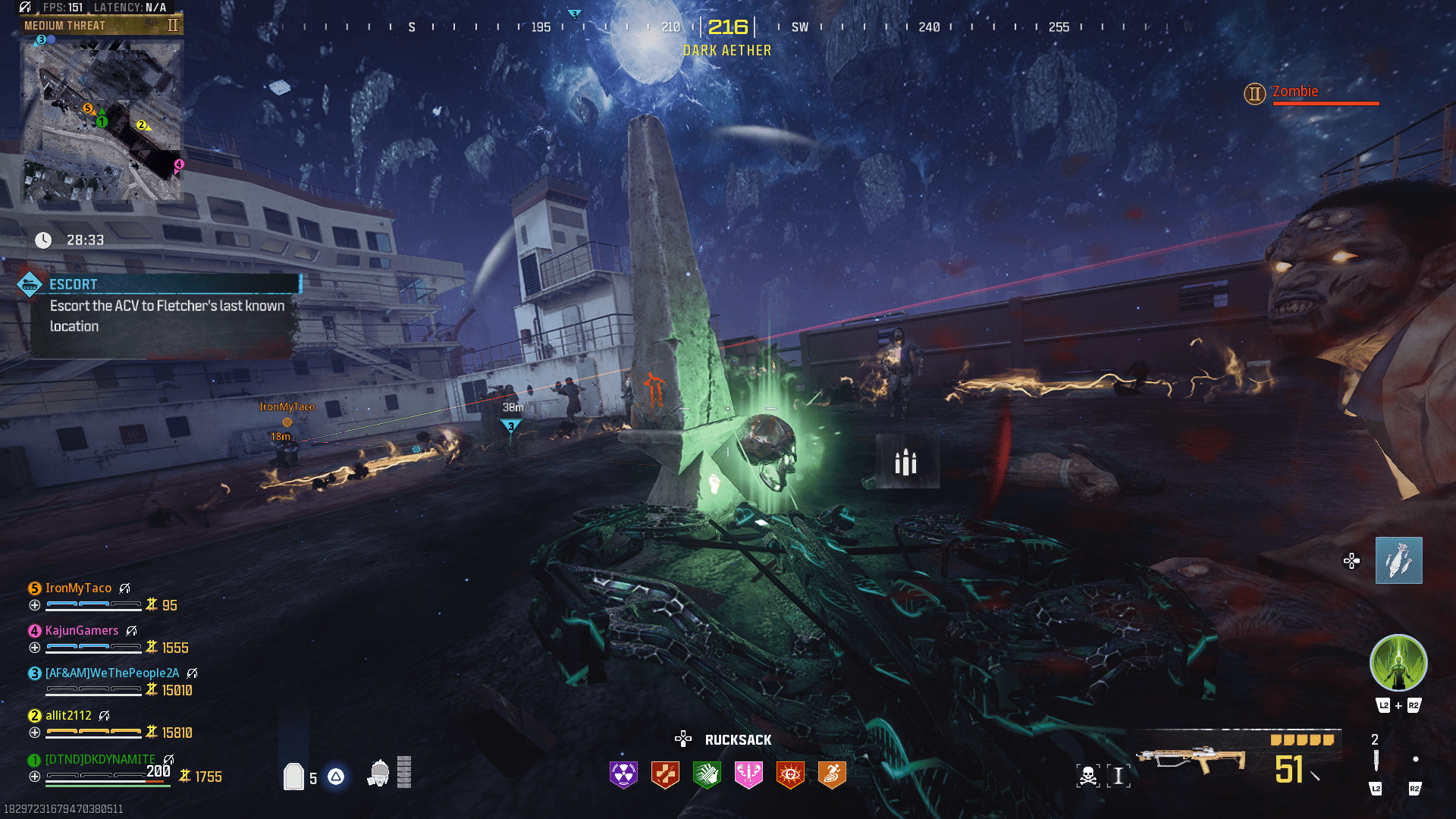The width and height of the screenshot is (1456, 819).
Task: Click the gas mask icon
Action: (x=378, y=773)
